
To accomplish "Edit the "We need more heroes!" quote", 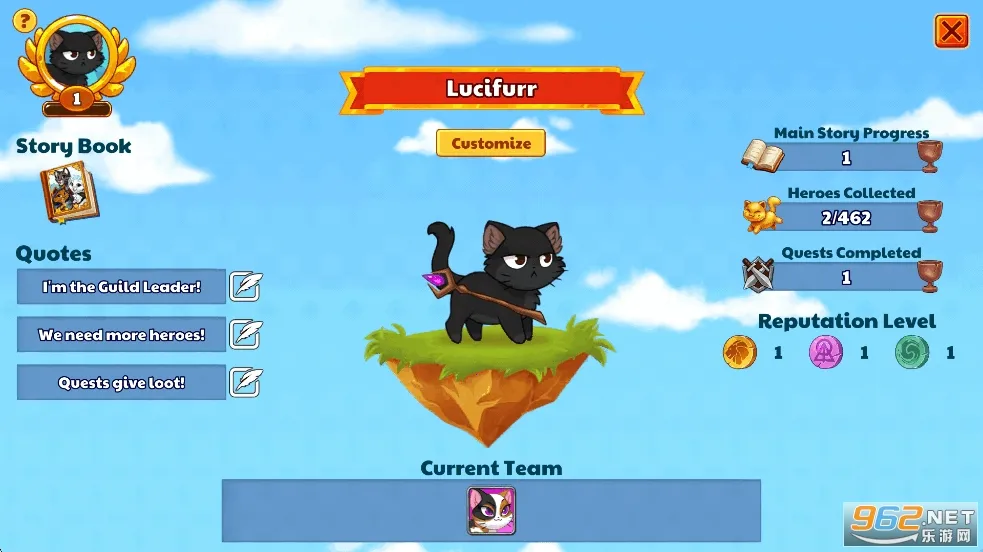I will click(245, 335).
